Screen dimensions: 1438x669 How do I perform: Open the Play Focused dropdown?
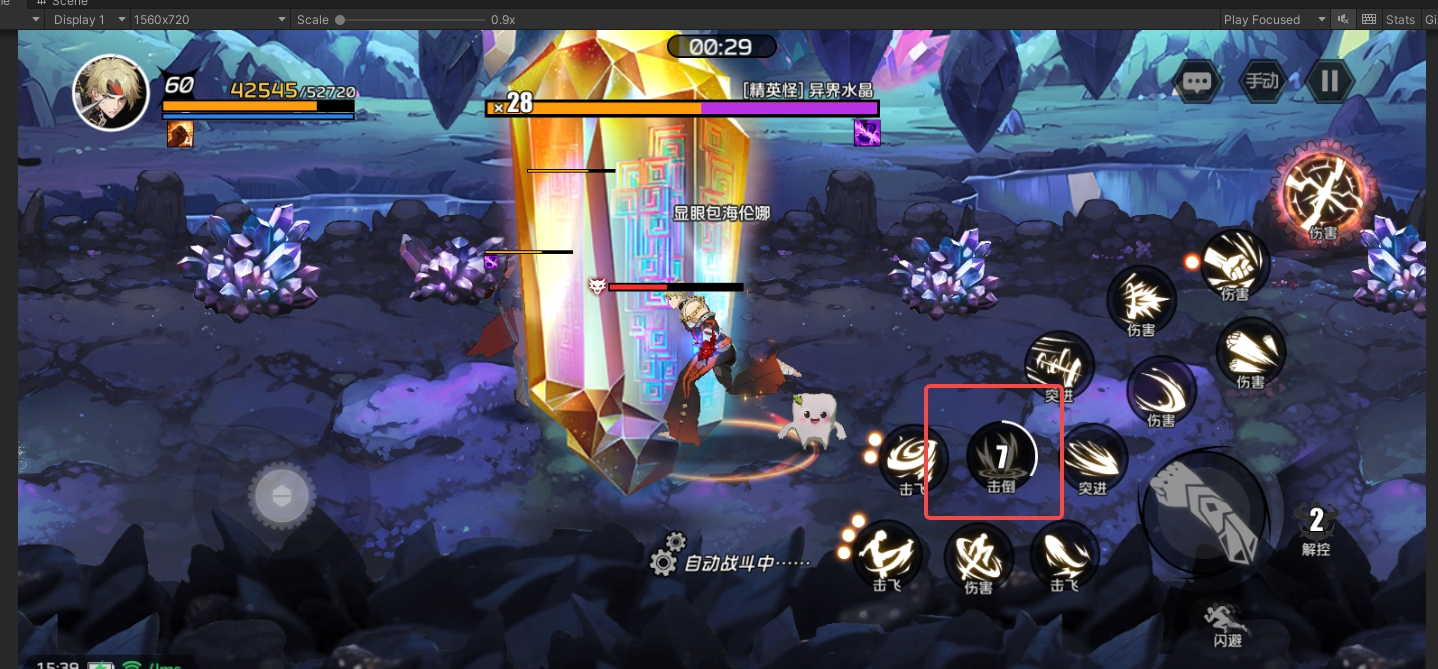pos(1275,19)
